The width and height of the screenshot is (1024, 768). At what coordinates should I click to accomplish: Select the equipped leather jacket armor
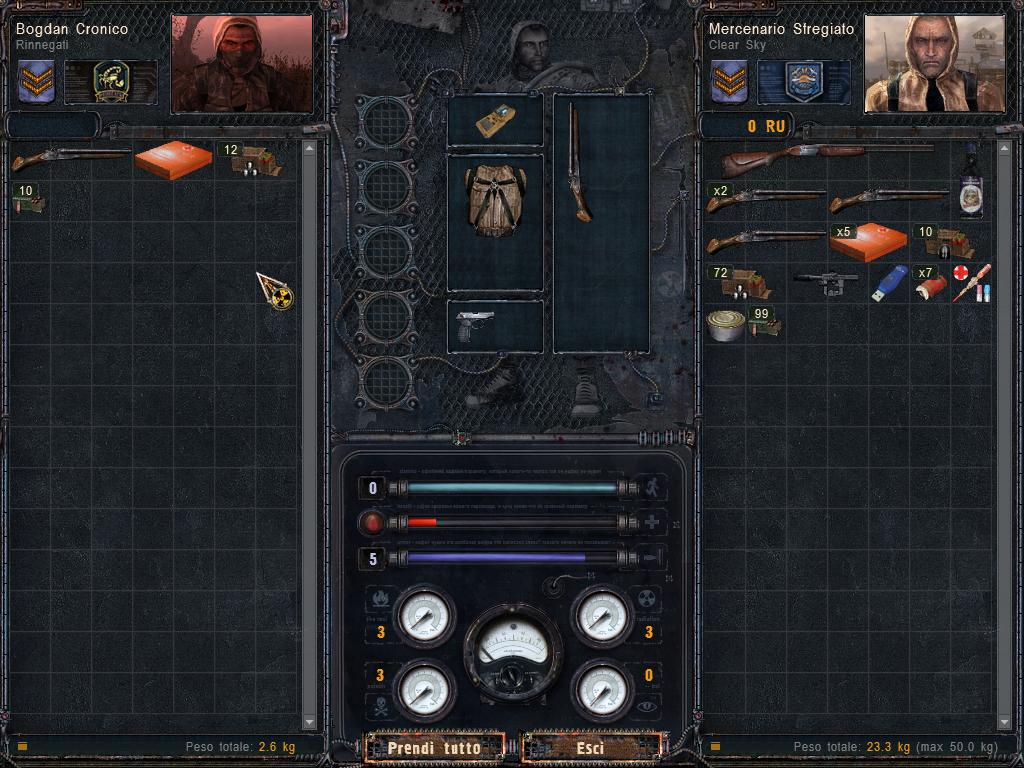click(x=495, y=202)
